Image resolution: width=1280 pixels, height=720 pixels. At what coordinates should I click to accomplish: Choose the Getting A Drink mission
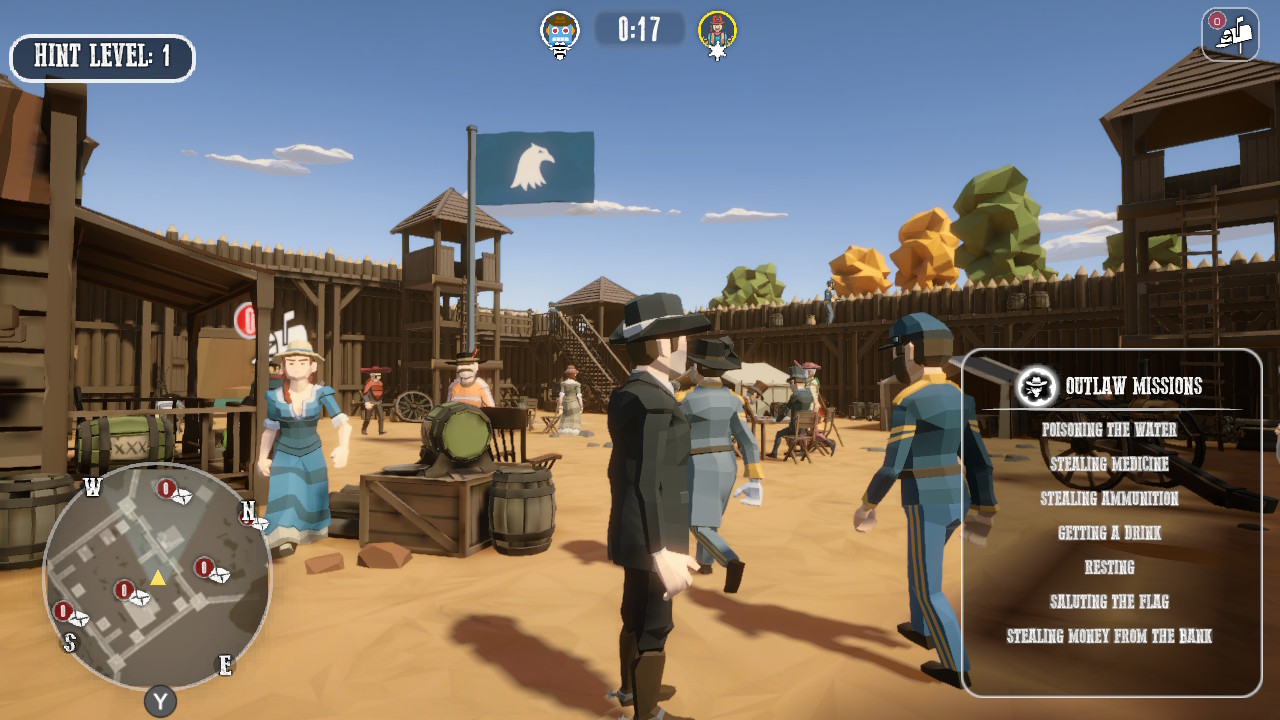pos(1110,533)
